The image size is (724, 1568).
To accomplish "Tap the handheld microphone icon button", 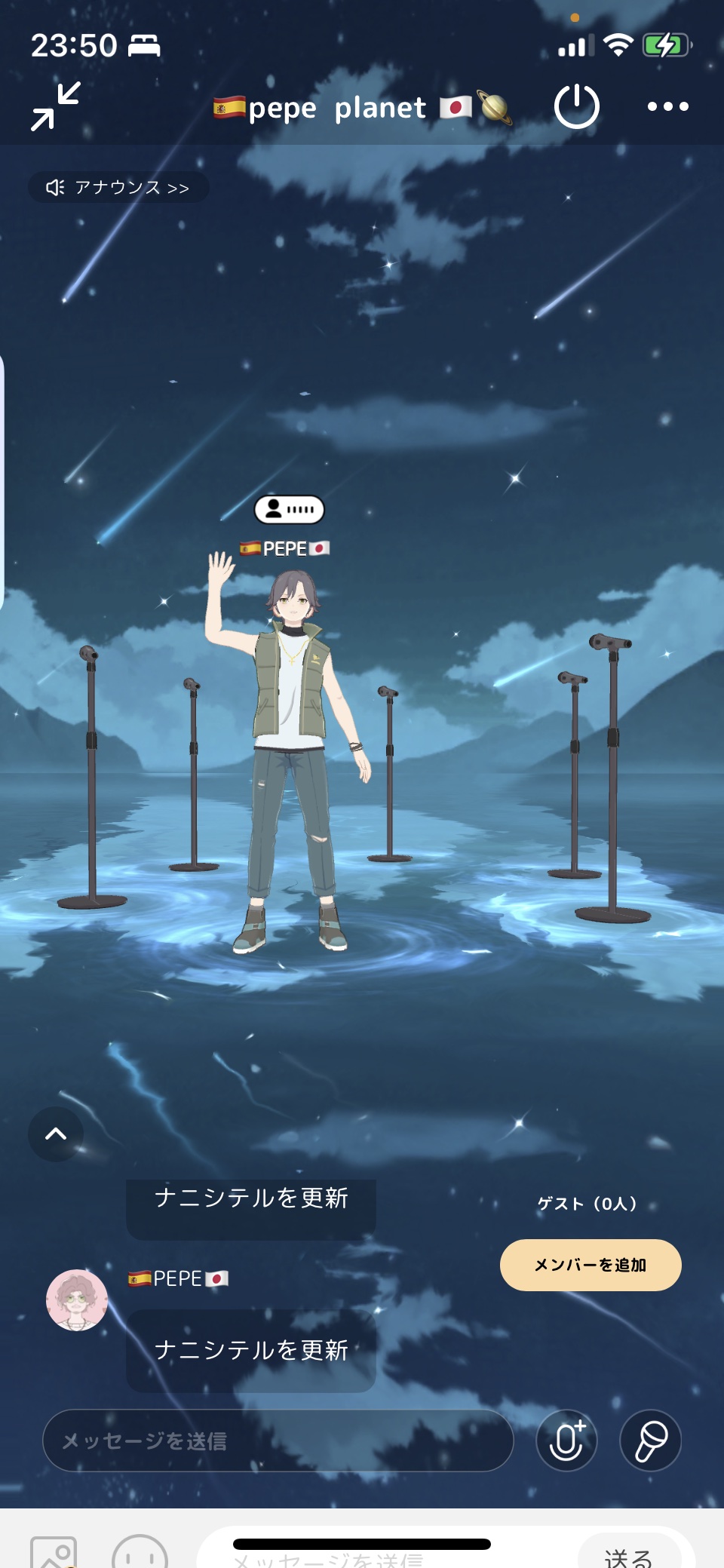I will tap(650, 1441).
